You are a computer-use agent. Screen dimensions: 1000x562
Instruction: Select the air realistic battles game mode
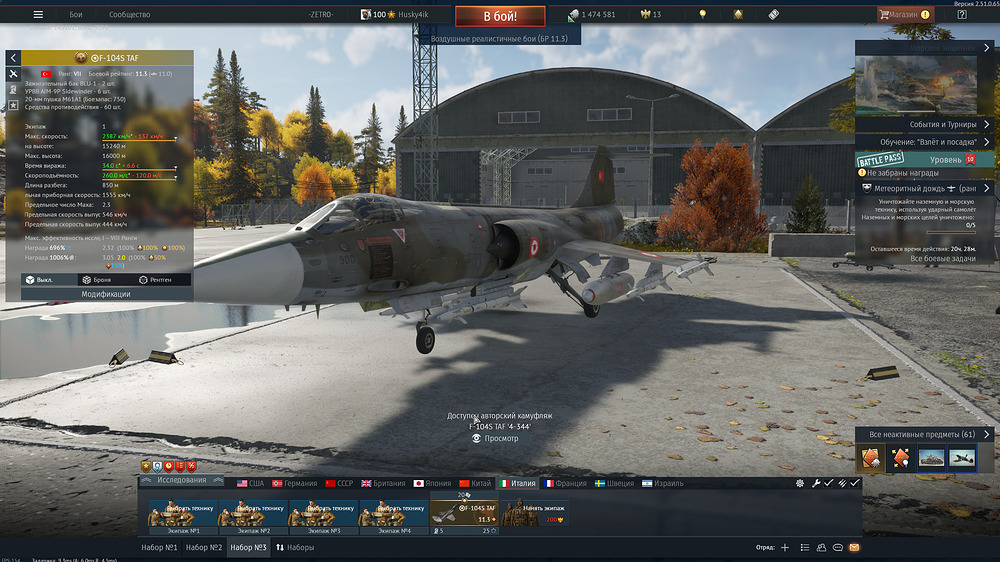tap(499, 38)
